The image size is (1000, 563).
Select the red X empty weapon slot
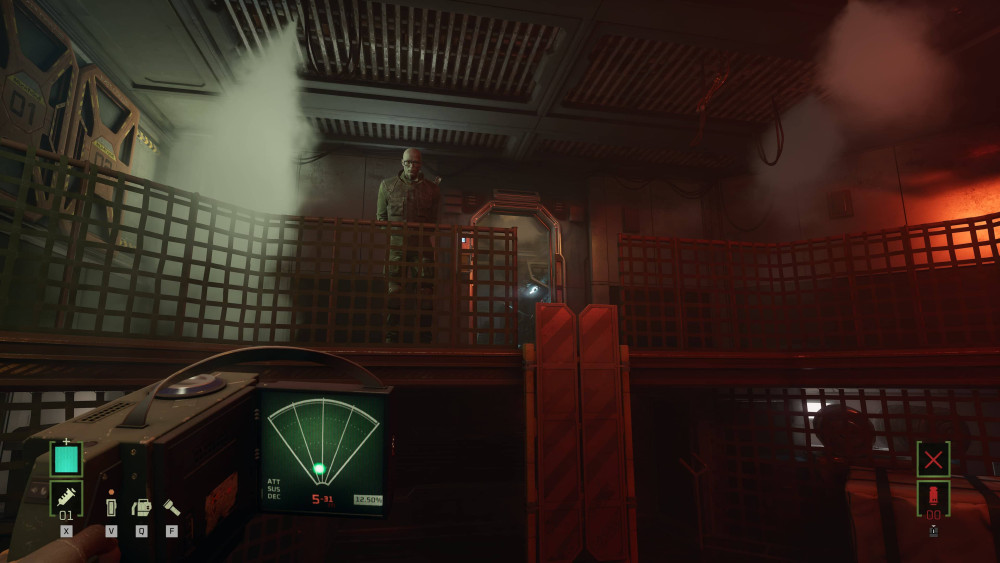pos(933,459)
